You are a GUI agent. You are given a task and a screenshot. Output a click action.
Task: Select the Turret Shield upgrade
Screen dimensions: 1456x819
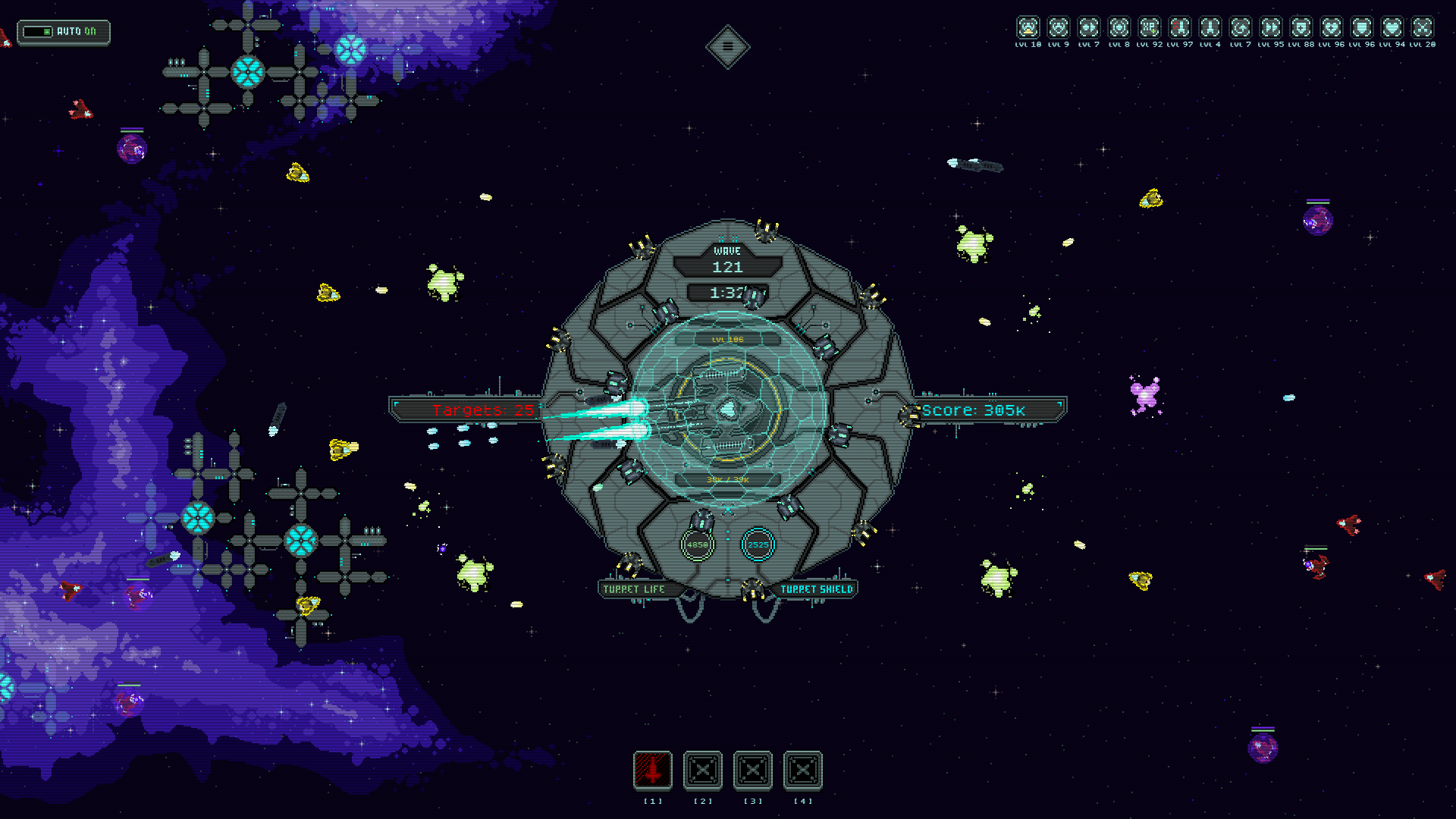tap(817, 589)
